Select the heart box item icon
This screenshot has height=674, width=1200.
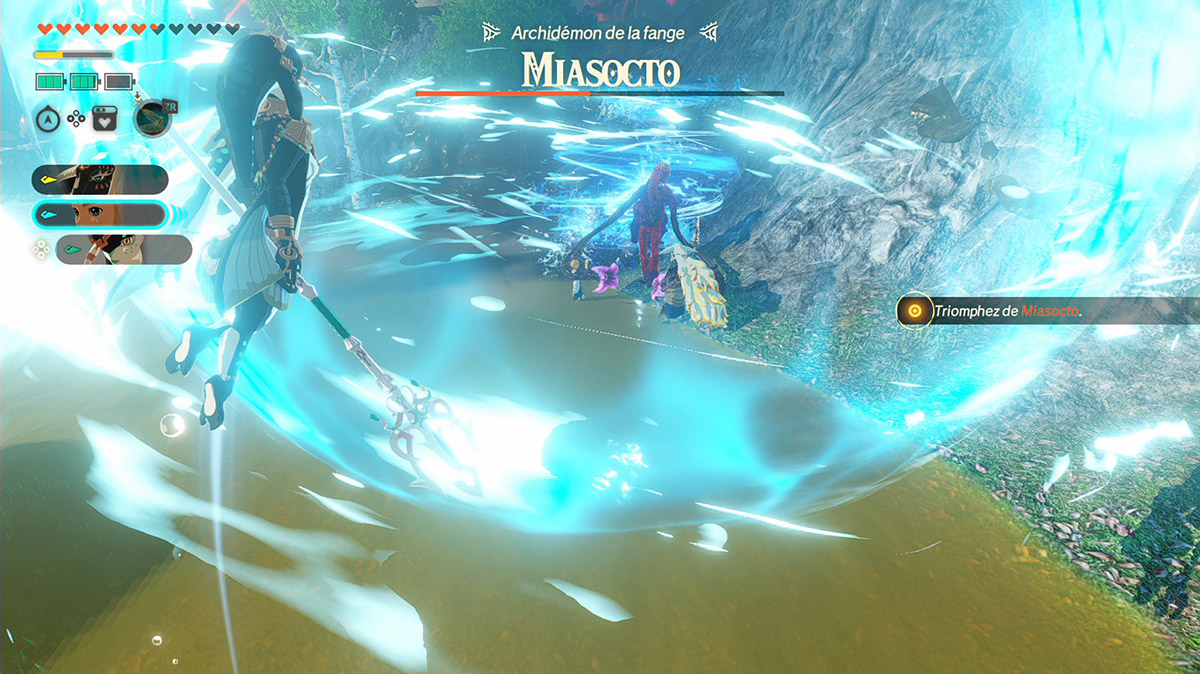105,118
